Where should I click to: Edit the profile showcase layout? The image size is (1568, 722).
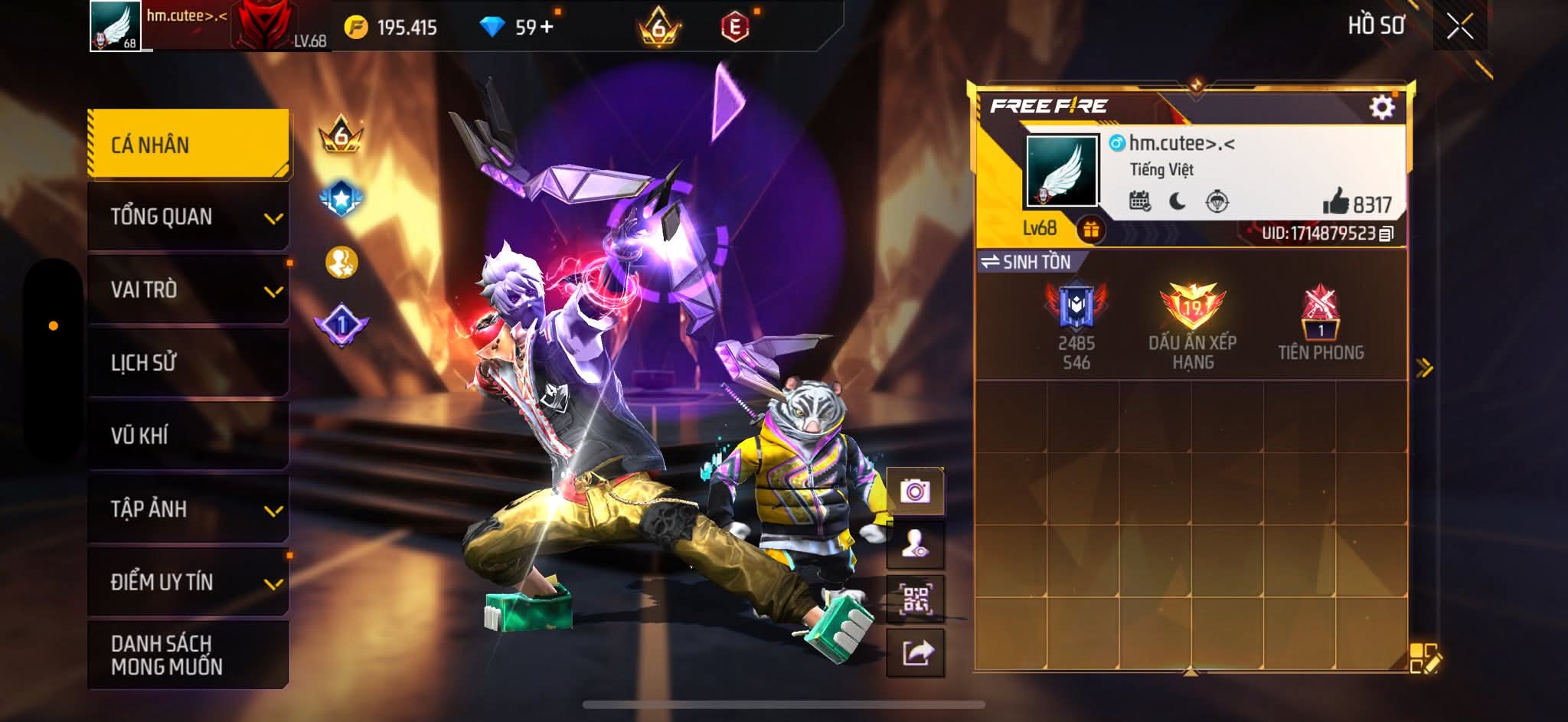[1424, 658]
